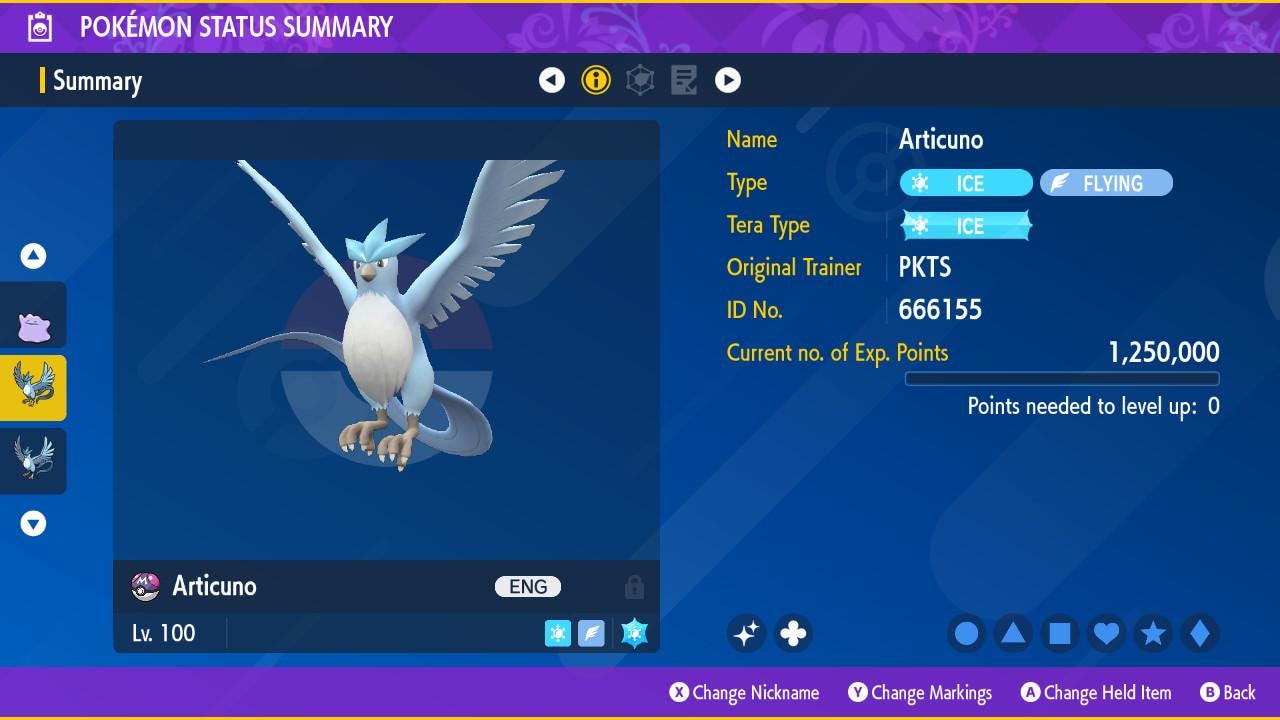Click the ENG language tag
Screen dimensions: 1280x720
[x=528, y=587]
